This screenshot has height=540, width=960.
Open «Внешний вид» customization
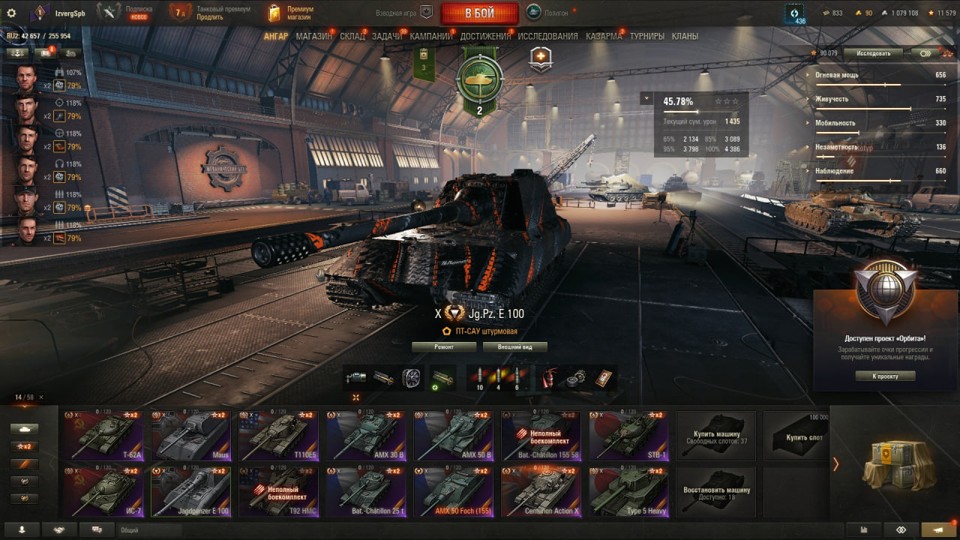[x=515, y=347]
